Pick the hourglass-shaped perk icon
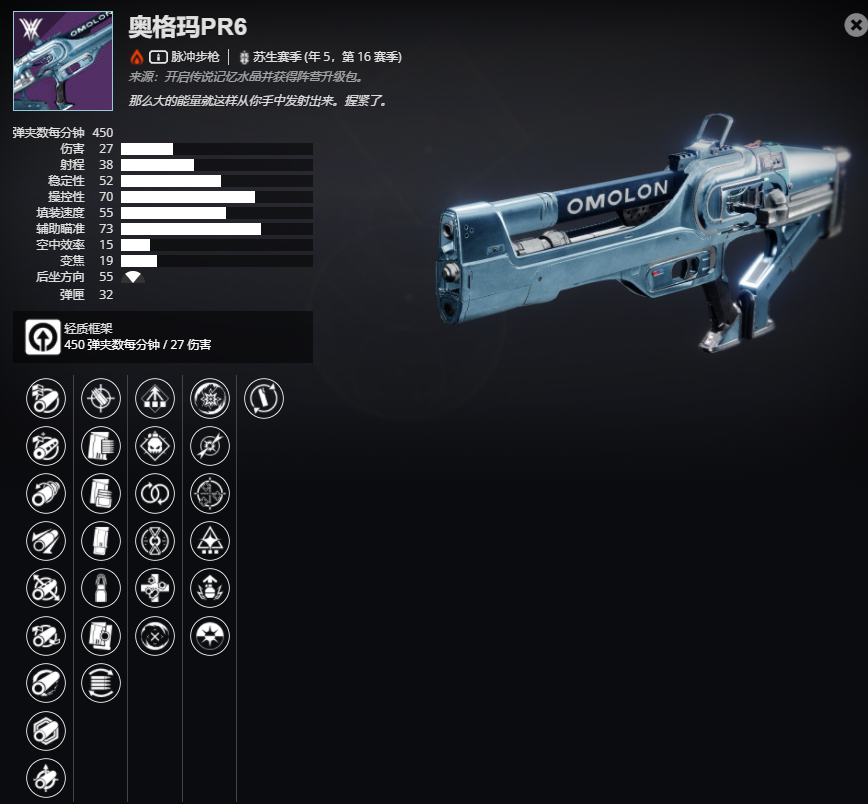 155,541
